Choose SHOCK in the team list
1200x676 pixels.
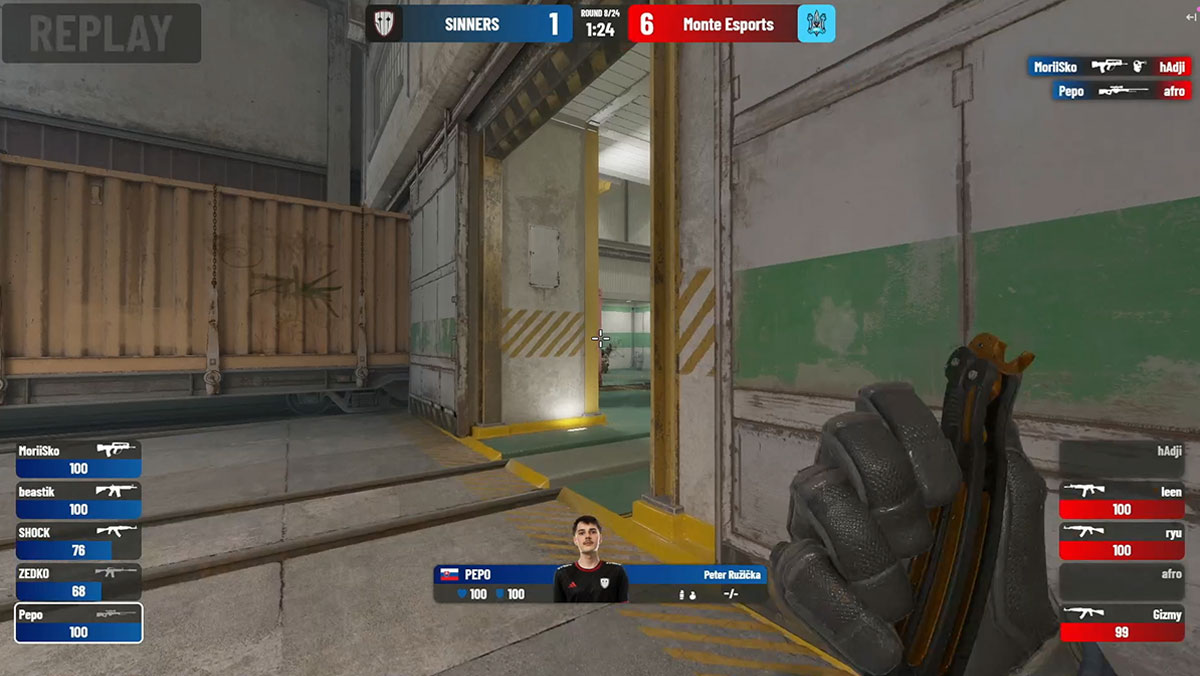[x=78, y=541]
